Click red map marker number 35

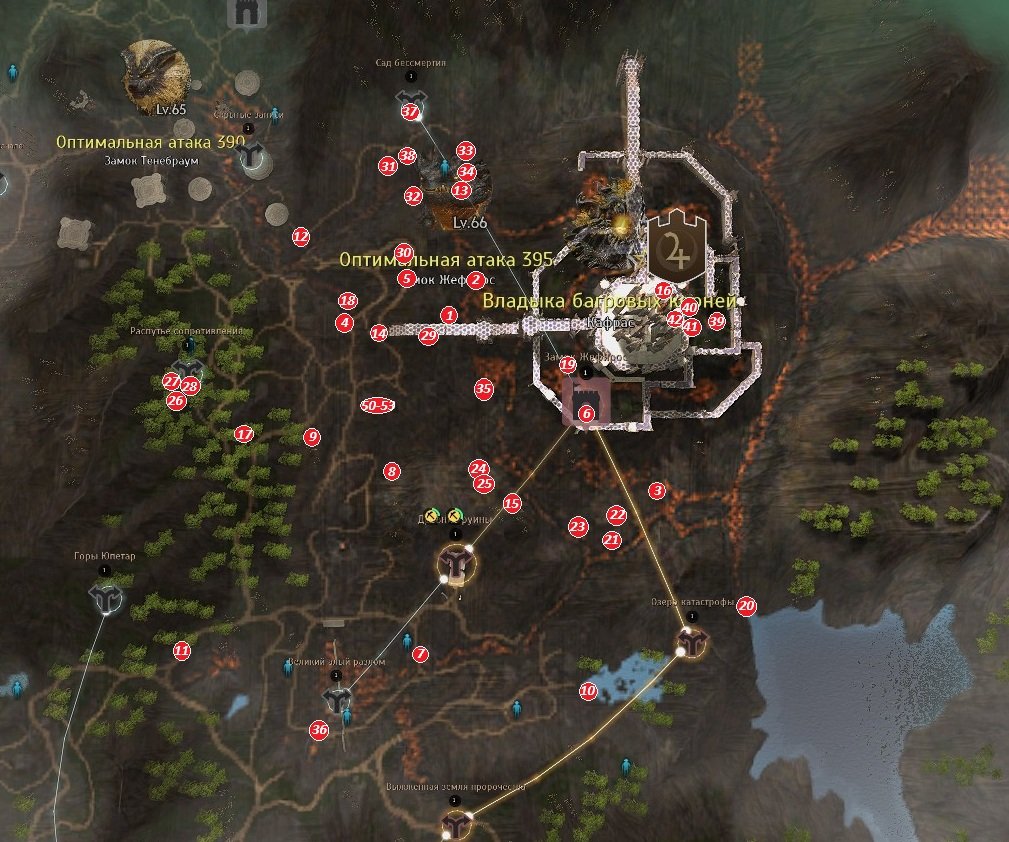point(484,389)
